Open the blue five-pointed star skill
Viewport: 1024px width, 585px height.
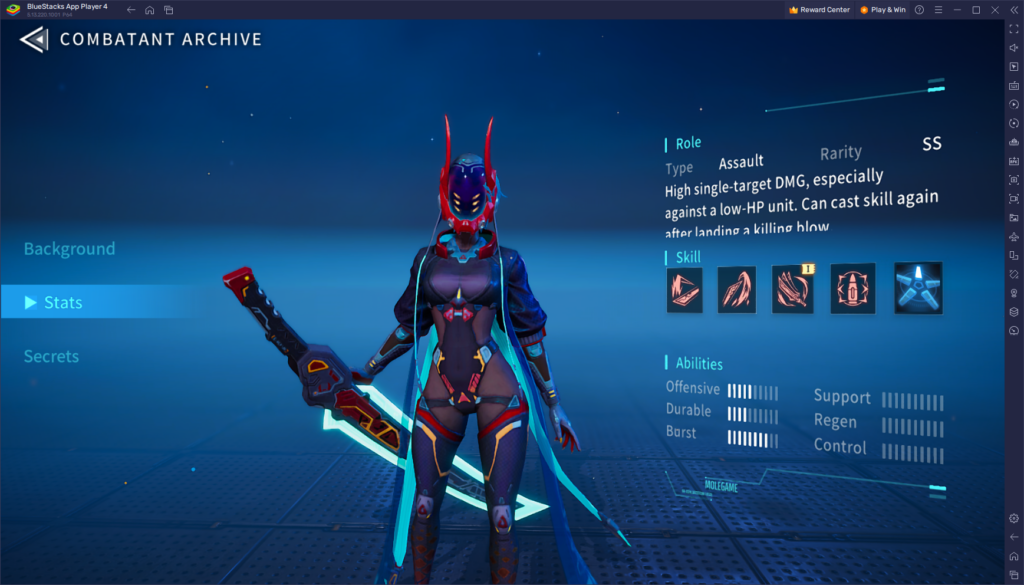click(x=917, y=289)
